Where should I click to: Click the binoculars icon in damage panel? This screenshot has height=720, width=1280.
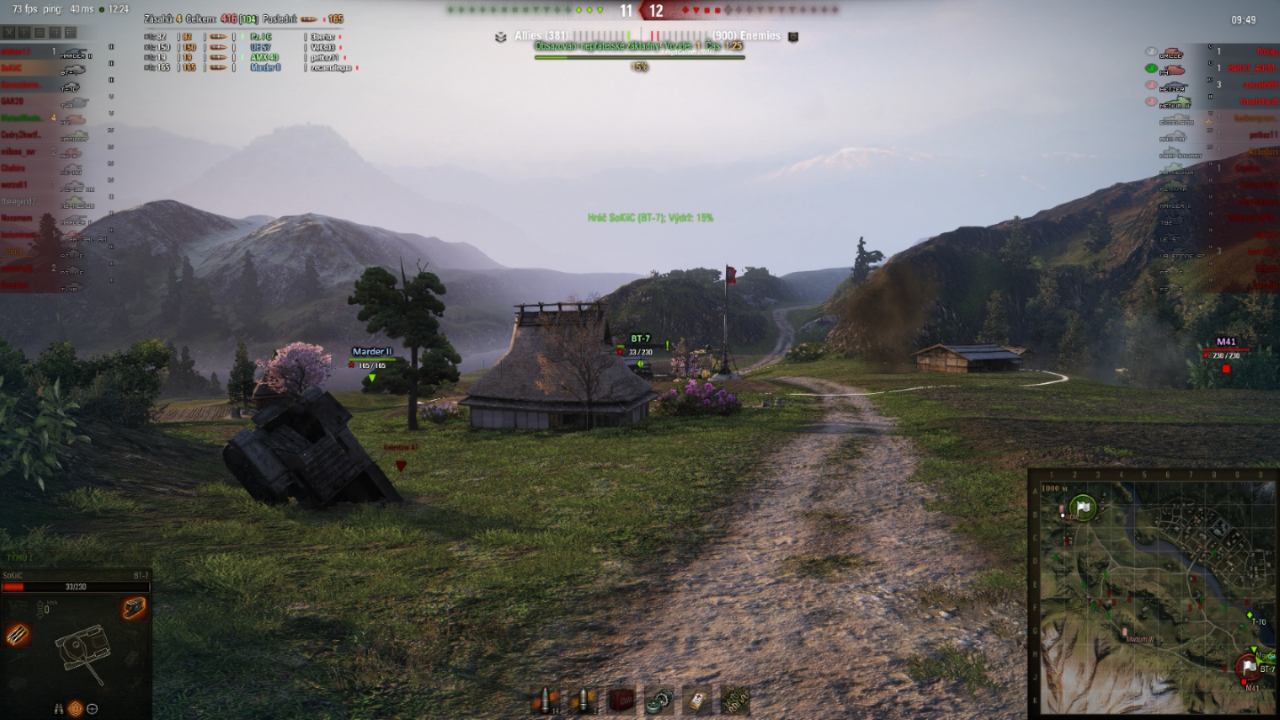point(58,708)
